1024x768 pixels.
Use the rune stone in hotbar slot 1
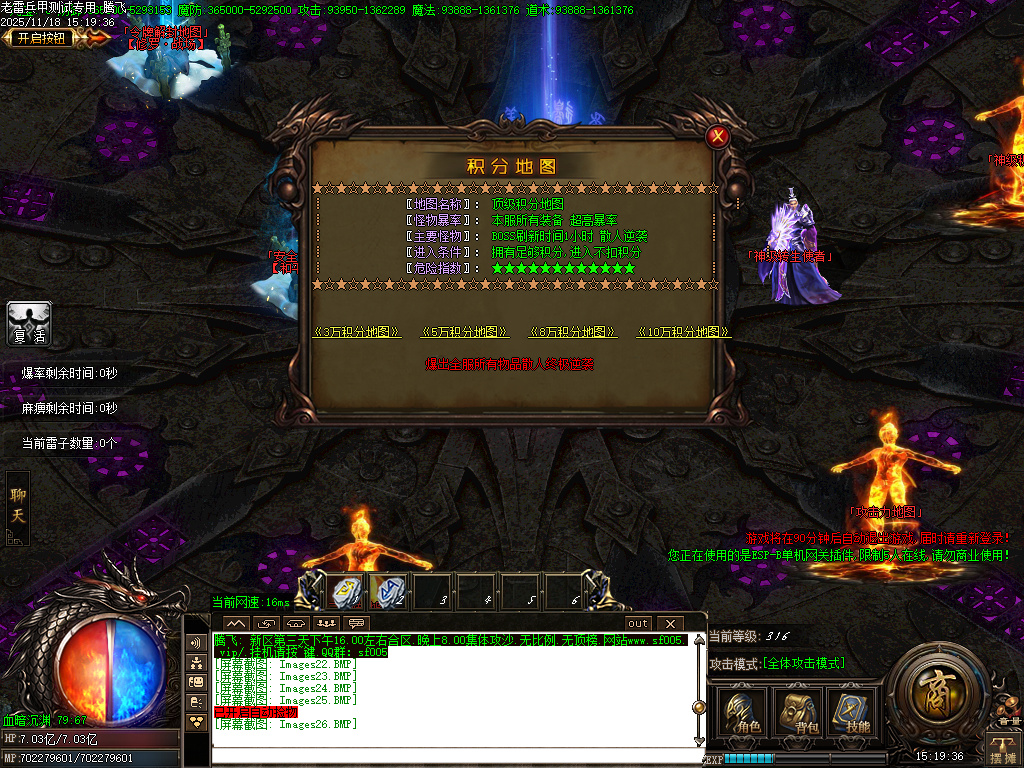(x=345, y=592)
